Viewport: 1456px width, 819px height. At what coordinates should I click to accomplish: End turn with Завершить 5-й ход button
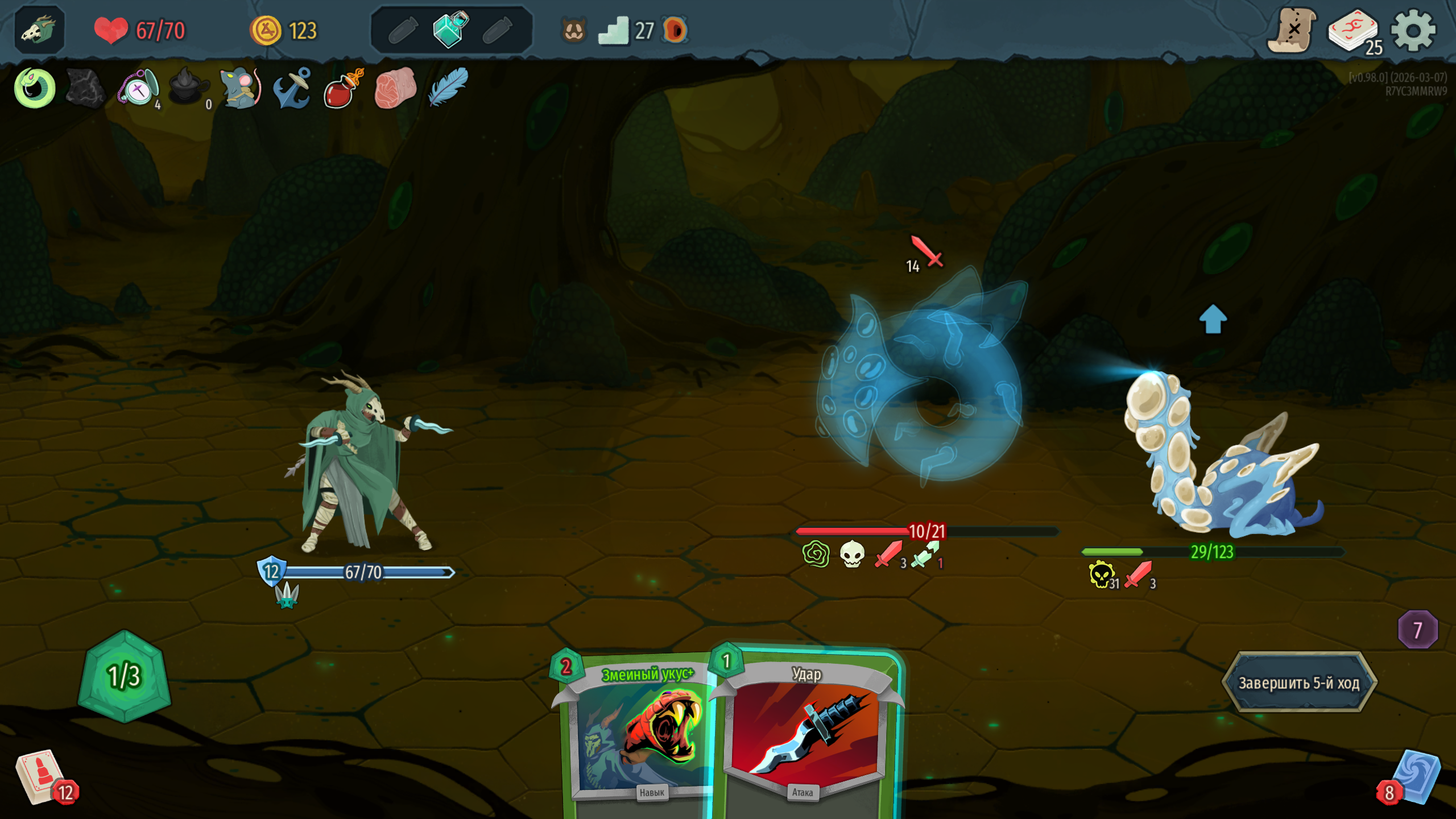[1299, 682]
